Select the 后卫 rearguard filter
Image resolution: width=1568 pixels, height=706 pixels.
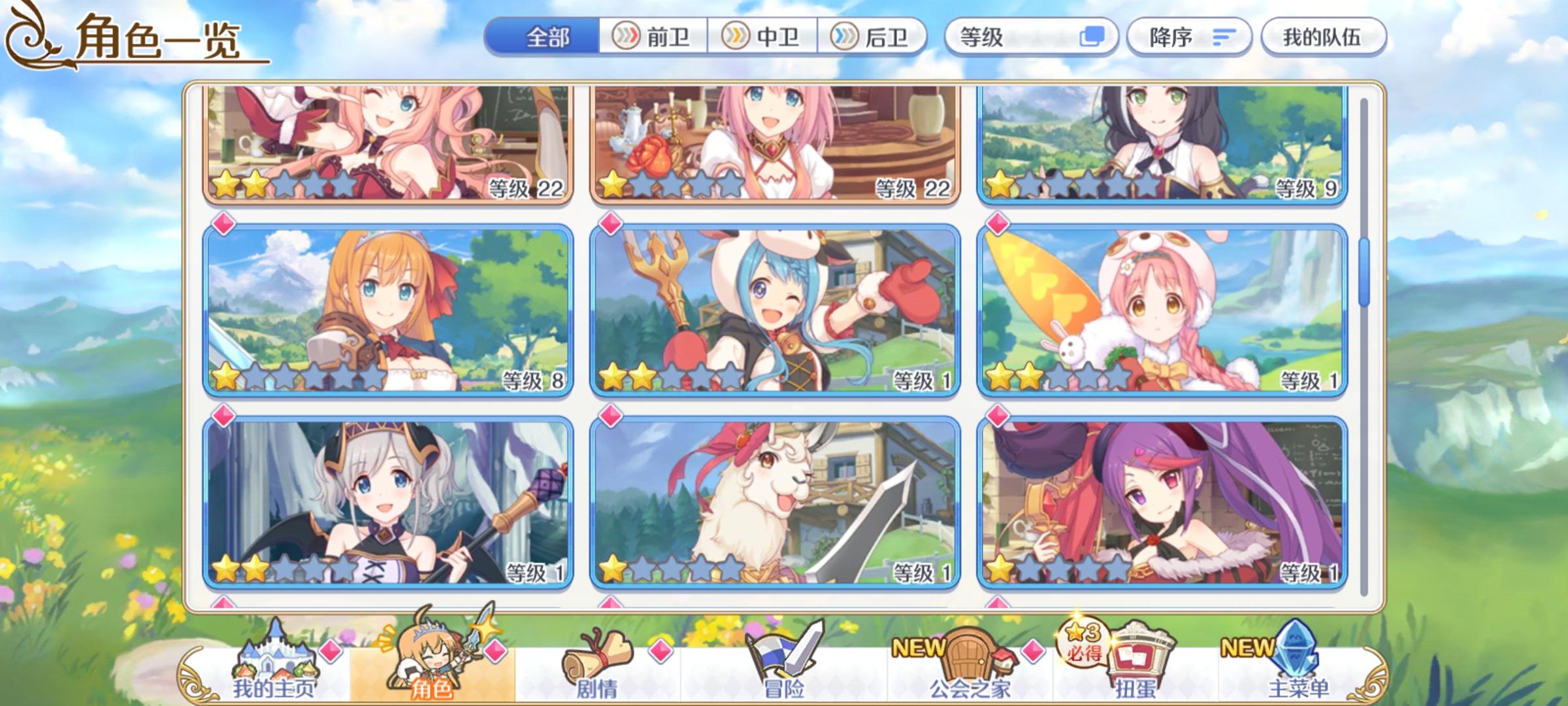[x=874, y=37]
